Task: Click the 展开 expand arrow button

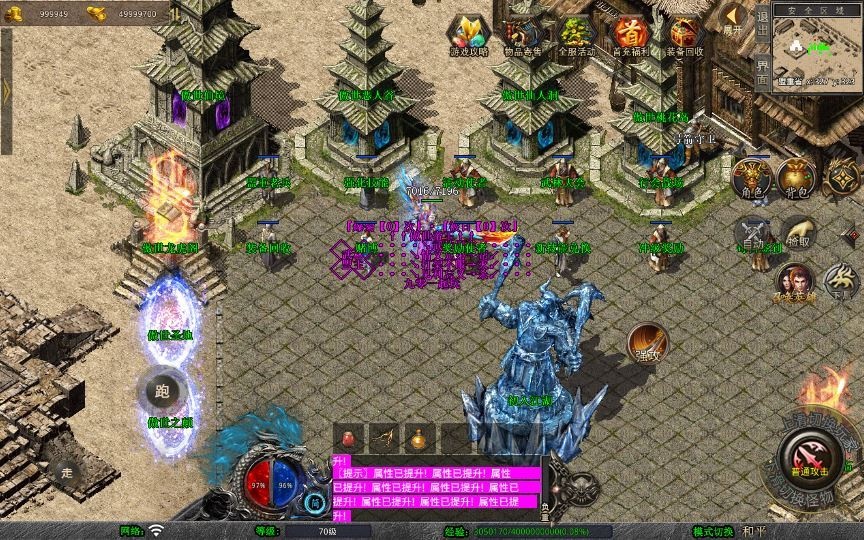Action: pyautogui.click(x=735, y=19)
